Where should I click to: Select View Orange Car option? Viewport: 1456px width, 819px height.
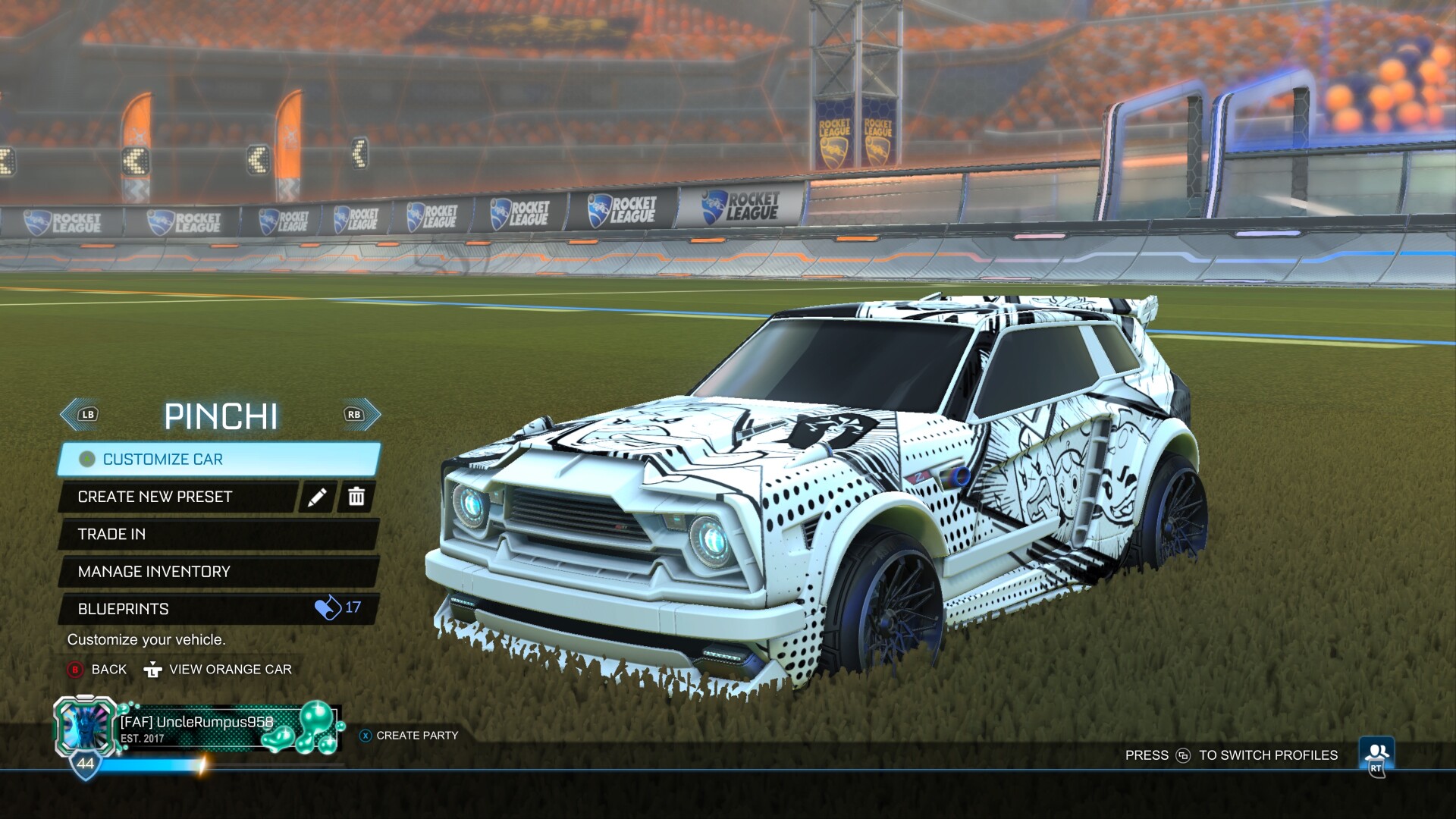pos(218,670)
